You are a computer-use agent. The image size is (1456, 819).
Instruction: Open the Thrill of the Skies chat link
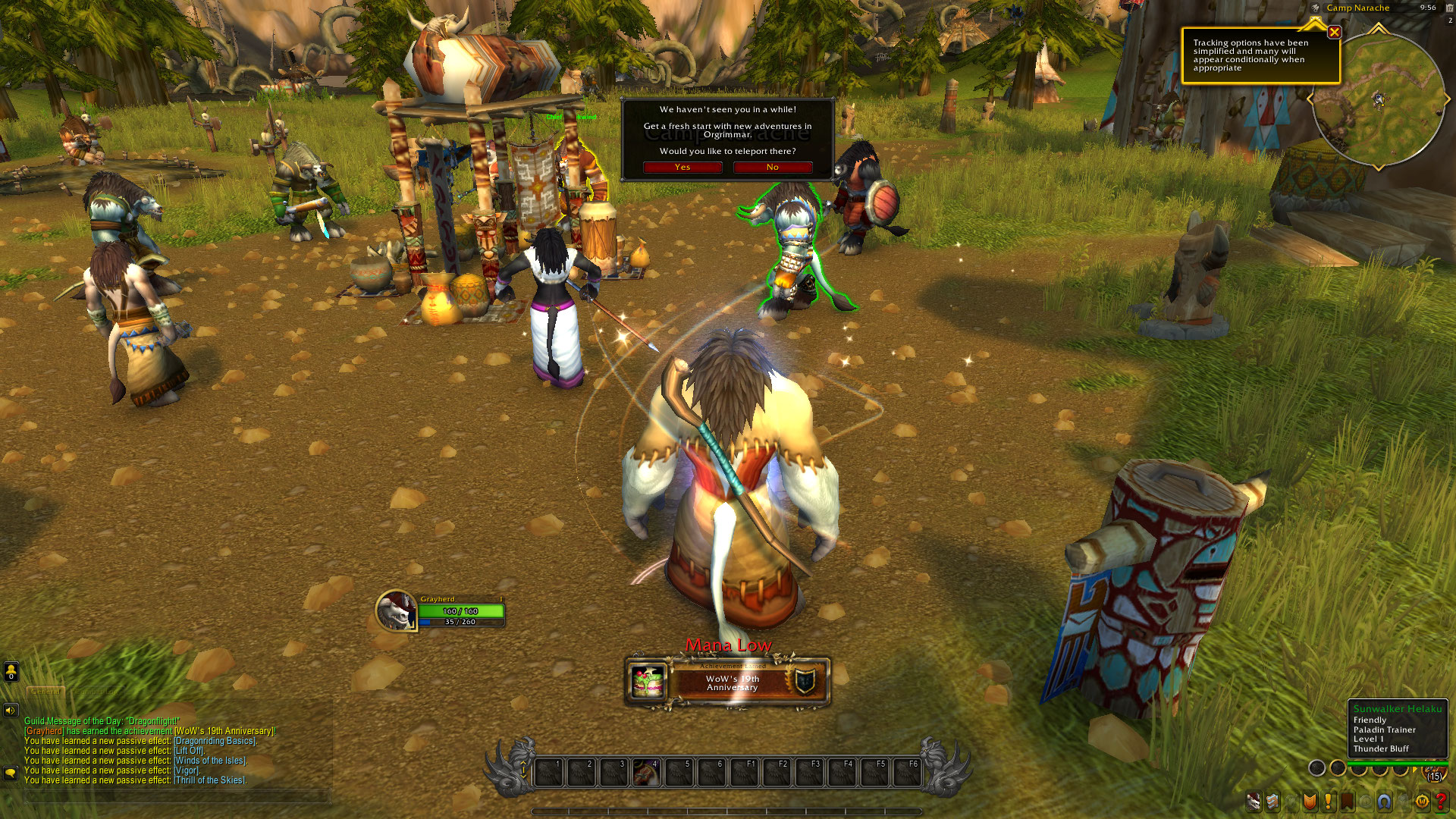[210, 780]
